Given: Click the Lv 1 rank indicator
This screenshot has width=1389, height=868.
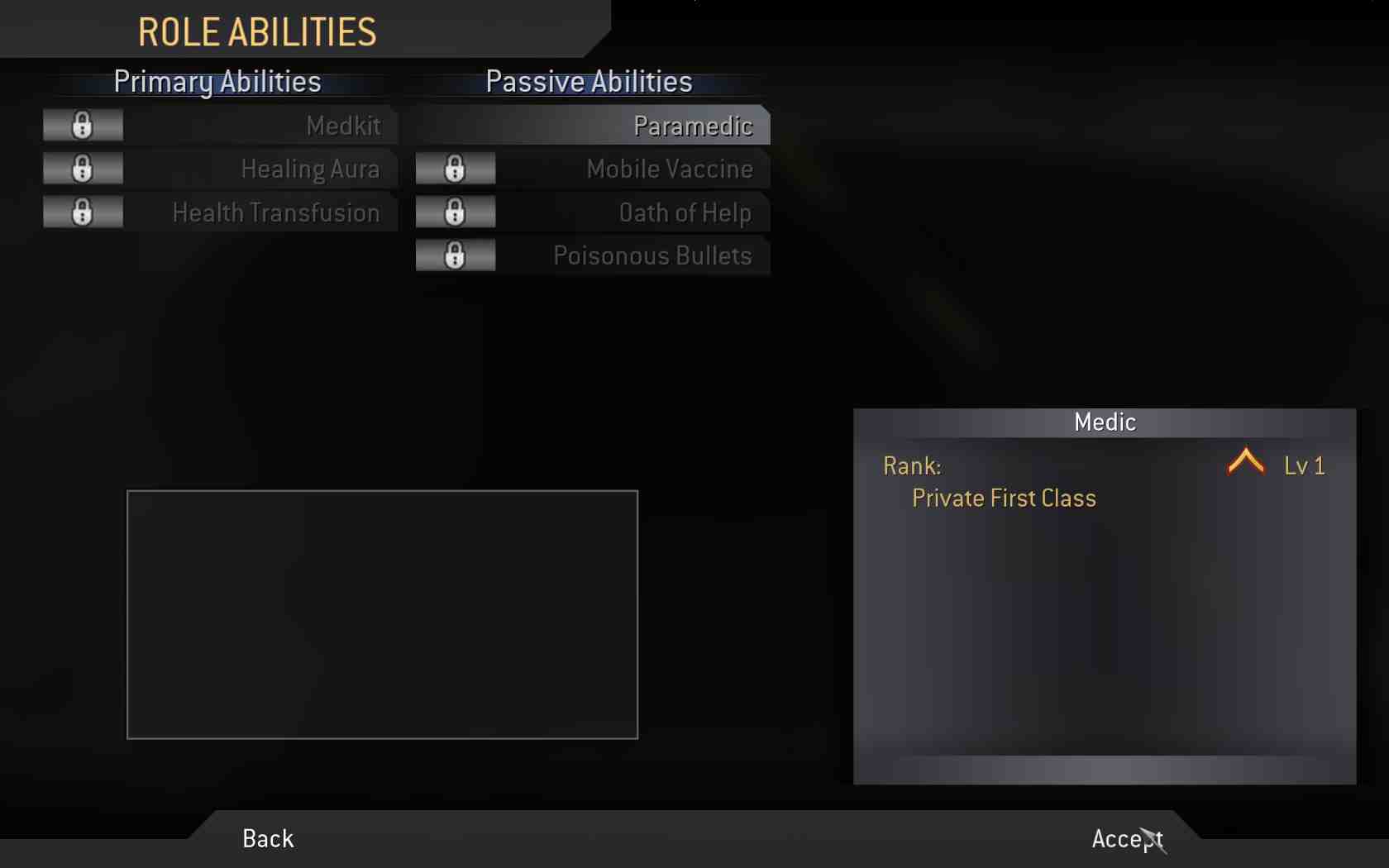Looking at the screenshot, I should click(1306, 465).
